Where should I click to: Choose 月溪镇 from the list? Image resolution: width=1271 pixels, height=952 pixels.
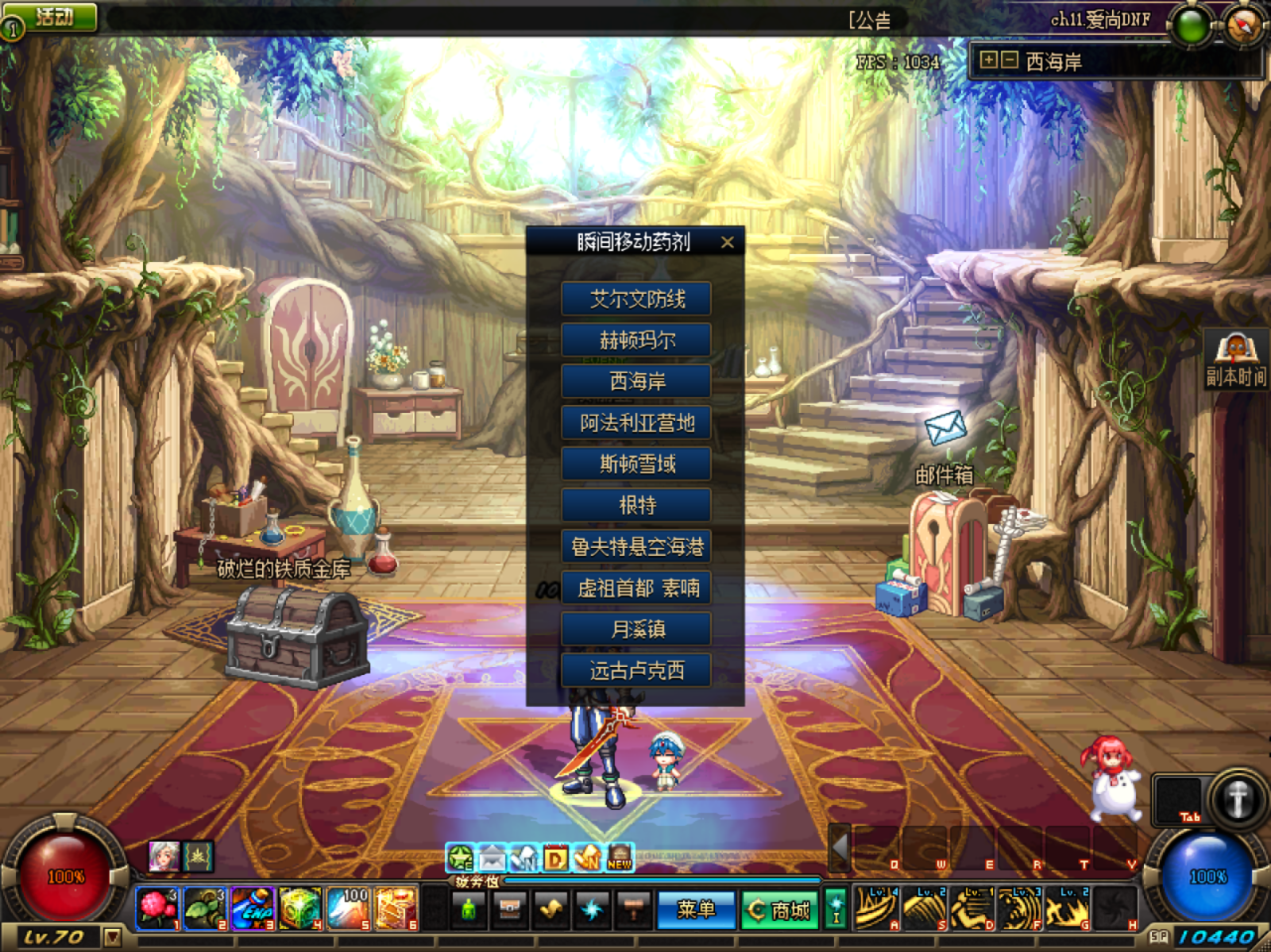coord(636,630)
